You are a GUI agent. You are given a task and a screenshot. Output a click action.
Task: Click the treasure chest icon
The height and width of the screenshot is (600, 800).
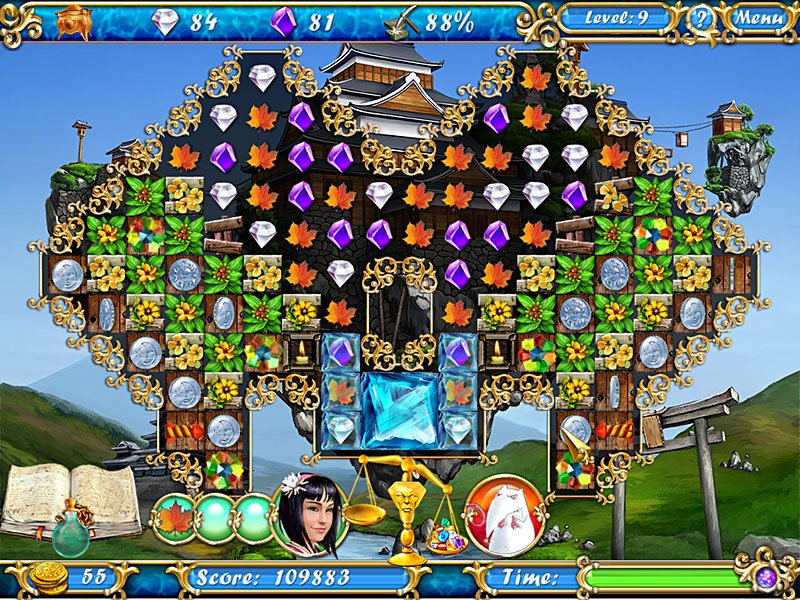74,19
